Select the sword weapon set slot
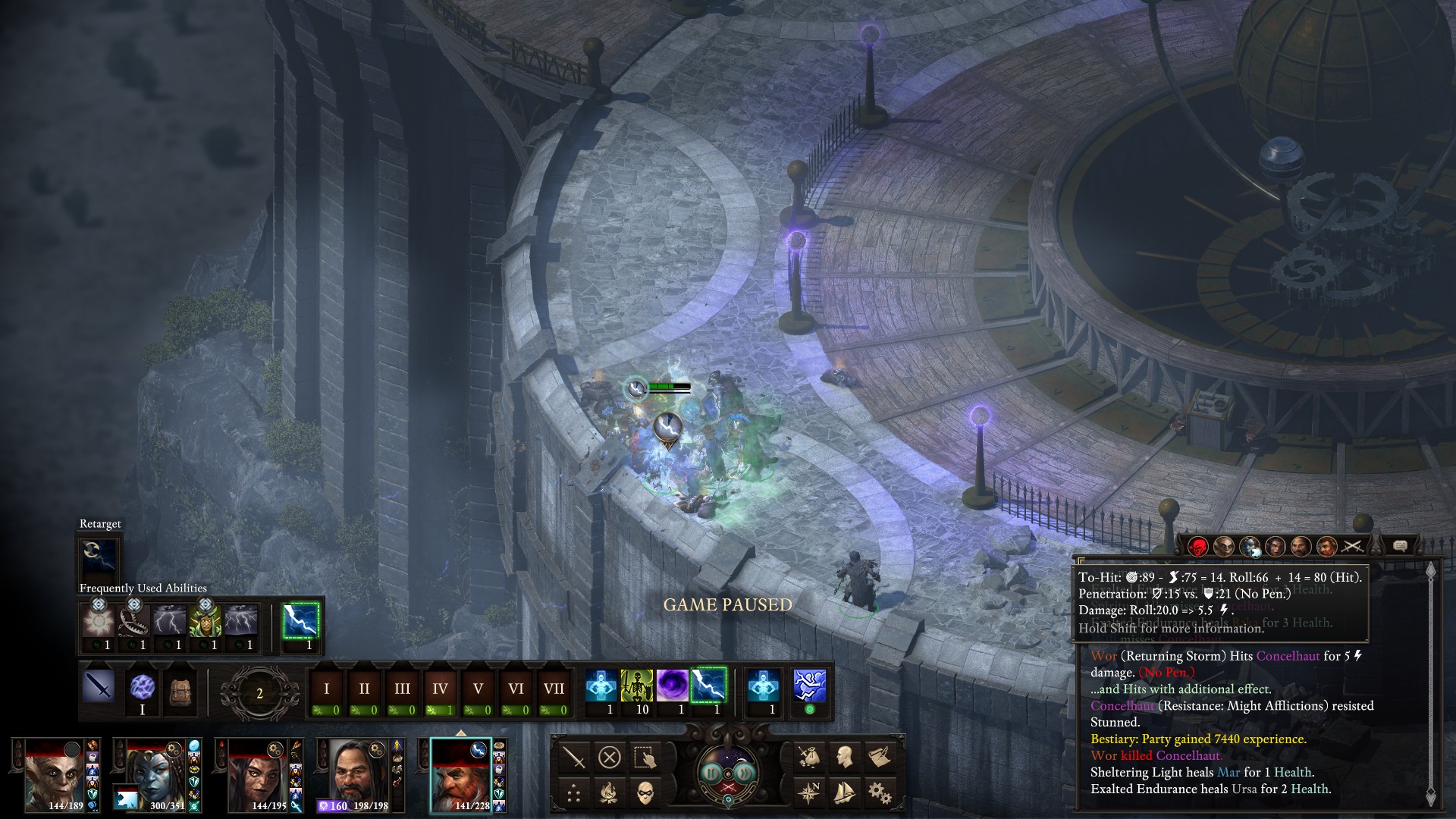The image size is (1456, 819). pos(99,688)
